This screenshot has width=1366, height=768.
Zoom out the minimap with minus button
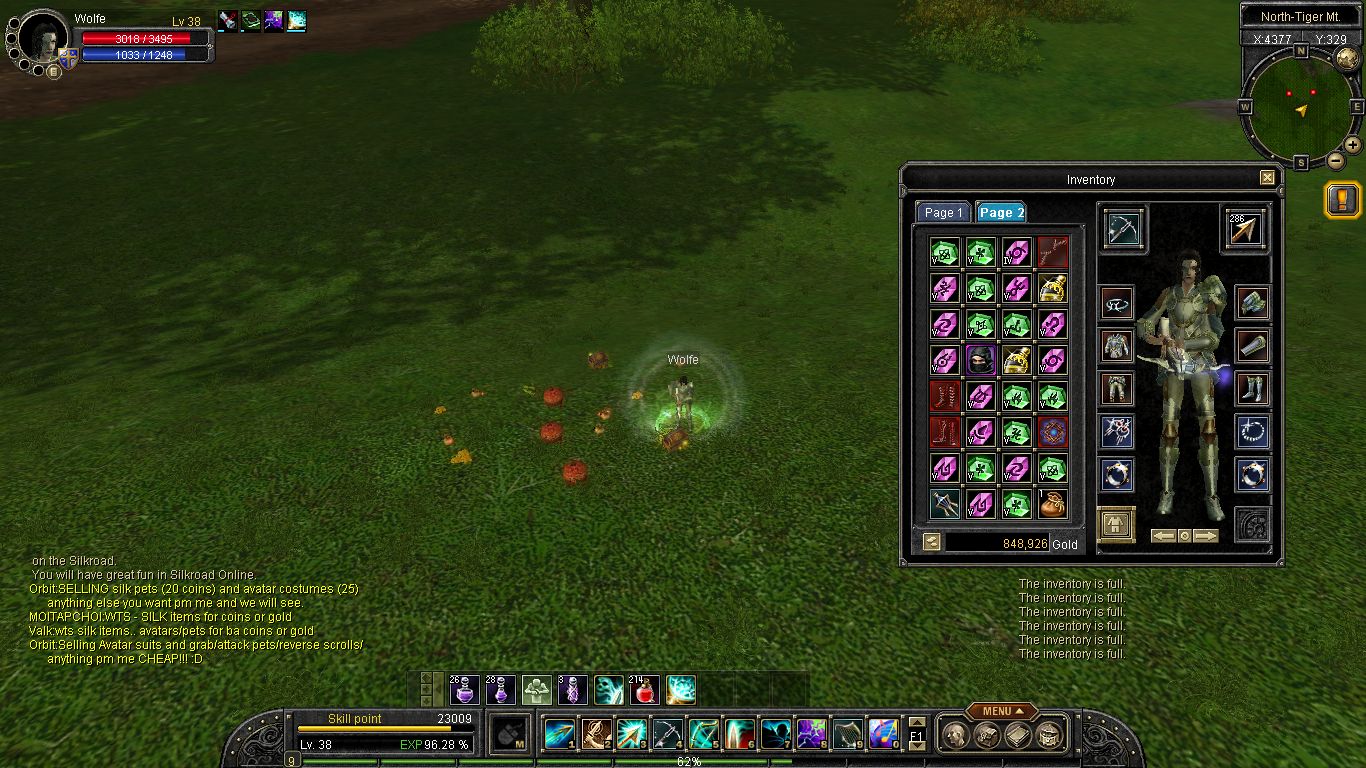pyautogui.click(x=1335, y=160)
